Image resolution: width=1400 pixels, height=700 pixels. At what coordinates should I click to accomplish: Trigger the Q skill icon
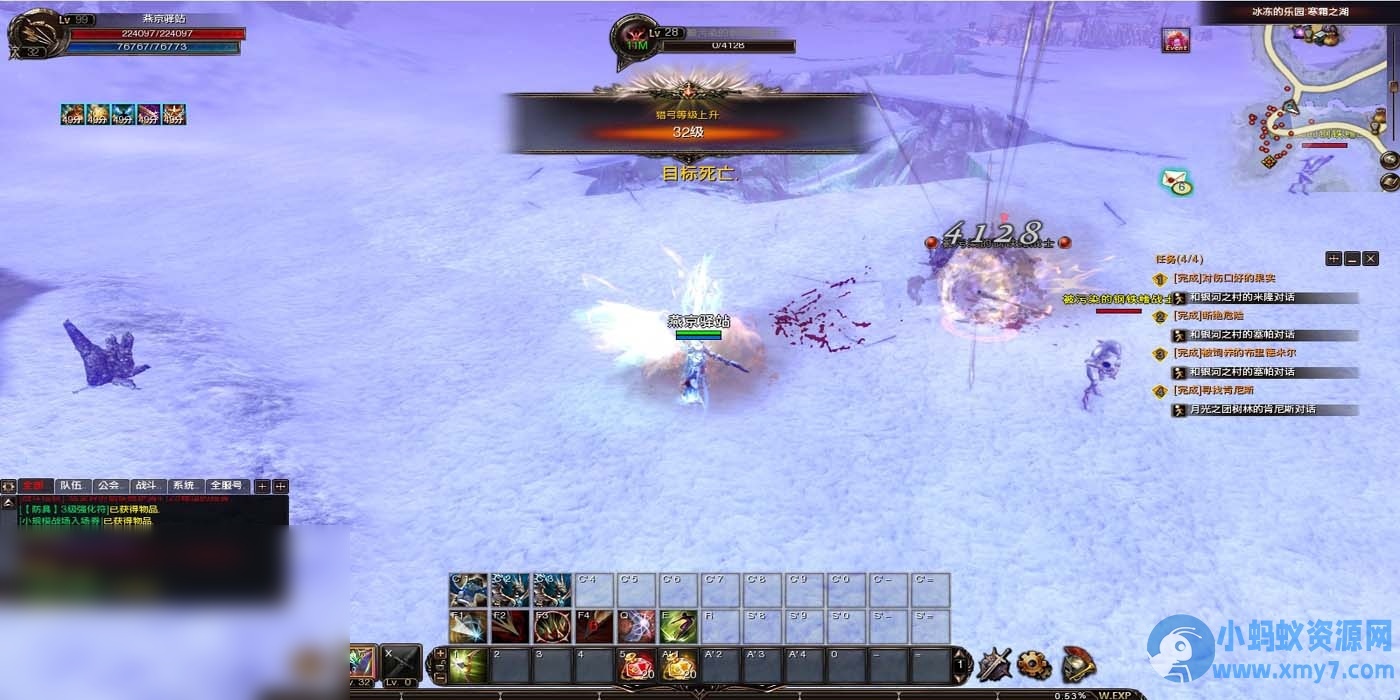tap(636, 627)
